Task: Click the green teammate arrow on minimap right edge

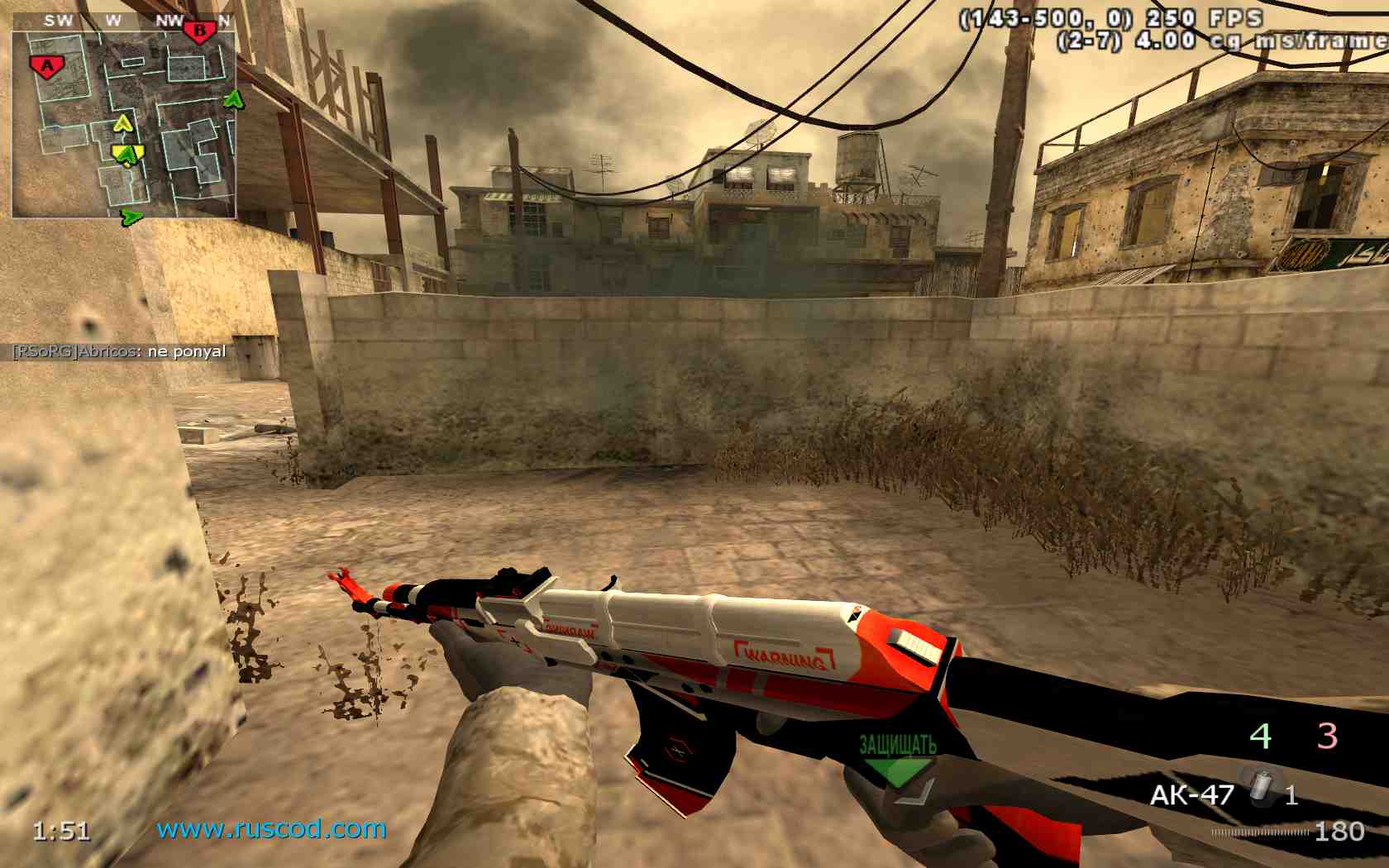Action: tap(234, 99)
